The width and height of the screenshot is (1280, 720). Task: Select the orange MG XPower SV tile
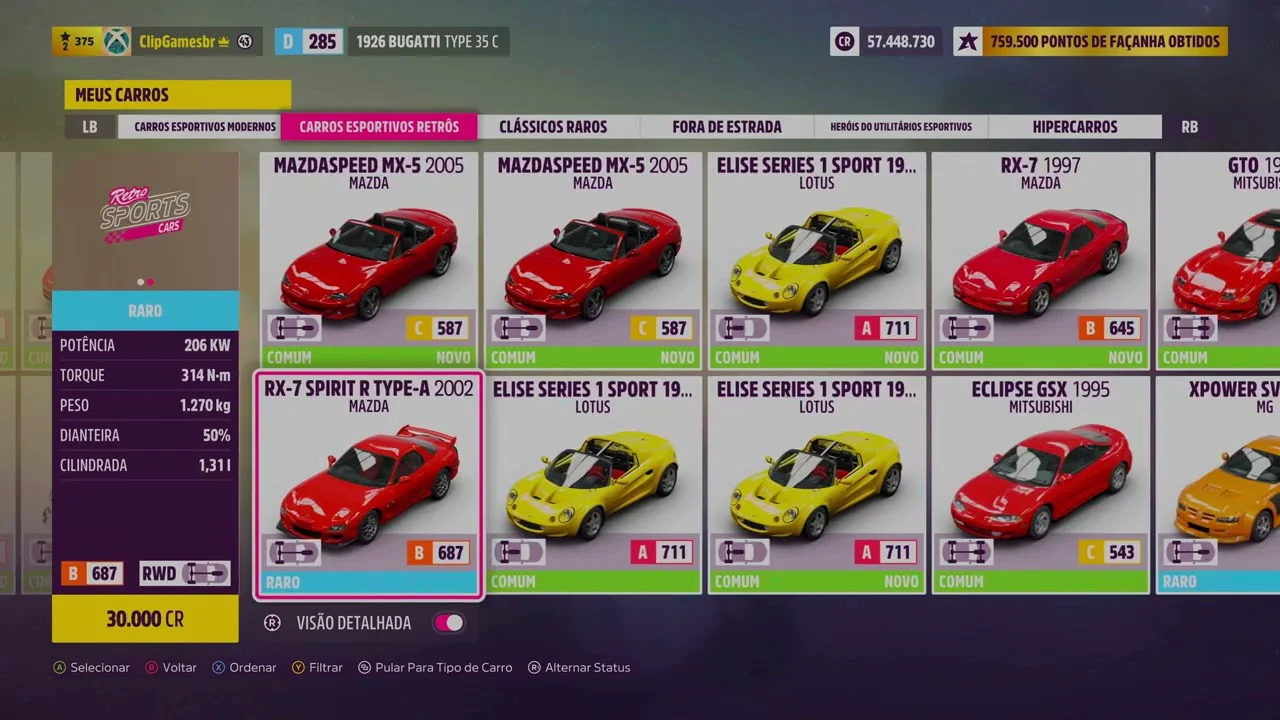[x=1220, y=486]
